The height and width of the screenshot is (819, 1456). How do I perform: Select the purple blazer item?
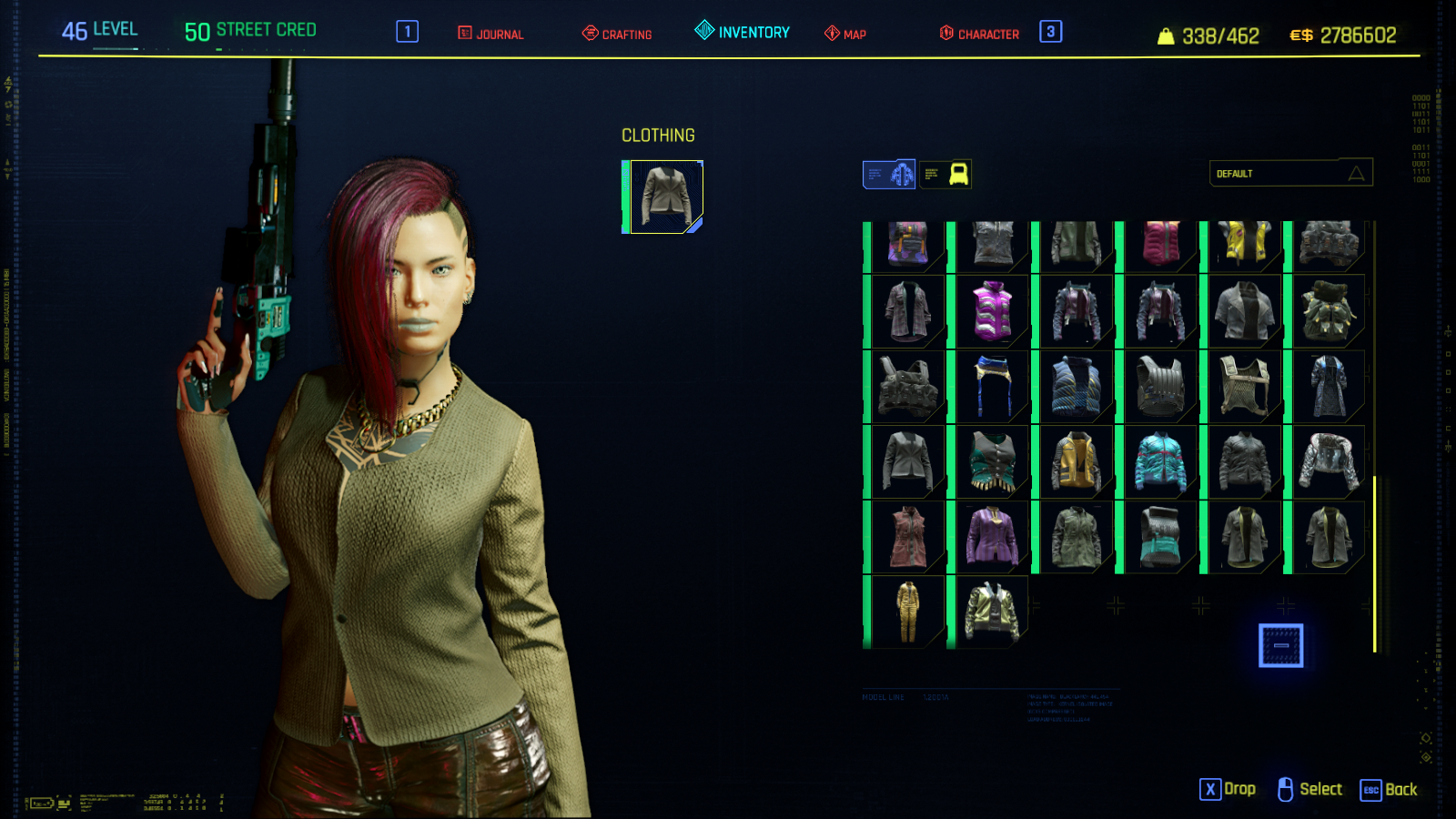pyautogui.click(x=993, y=537)
